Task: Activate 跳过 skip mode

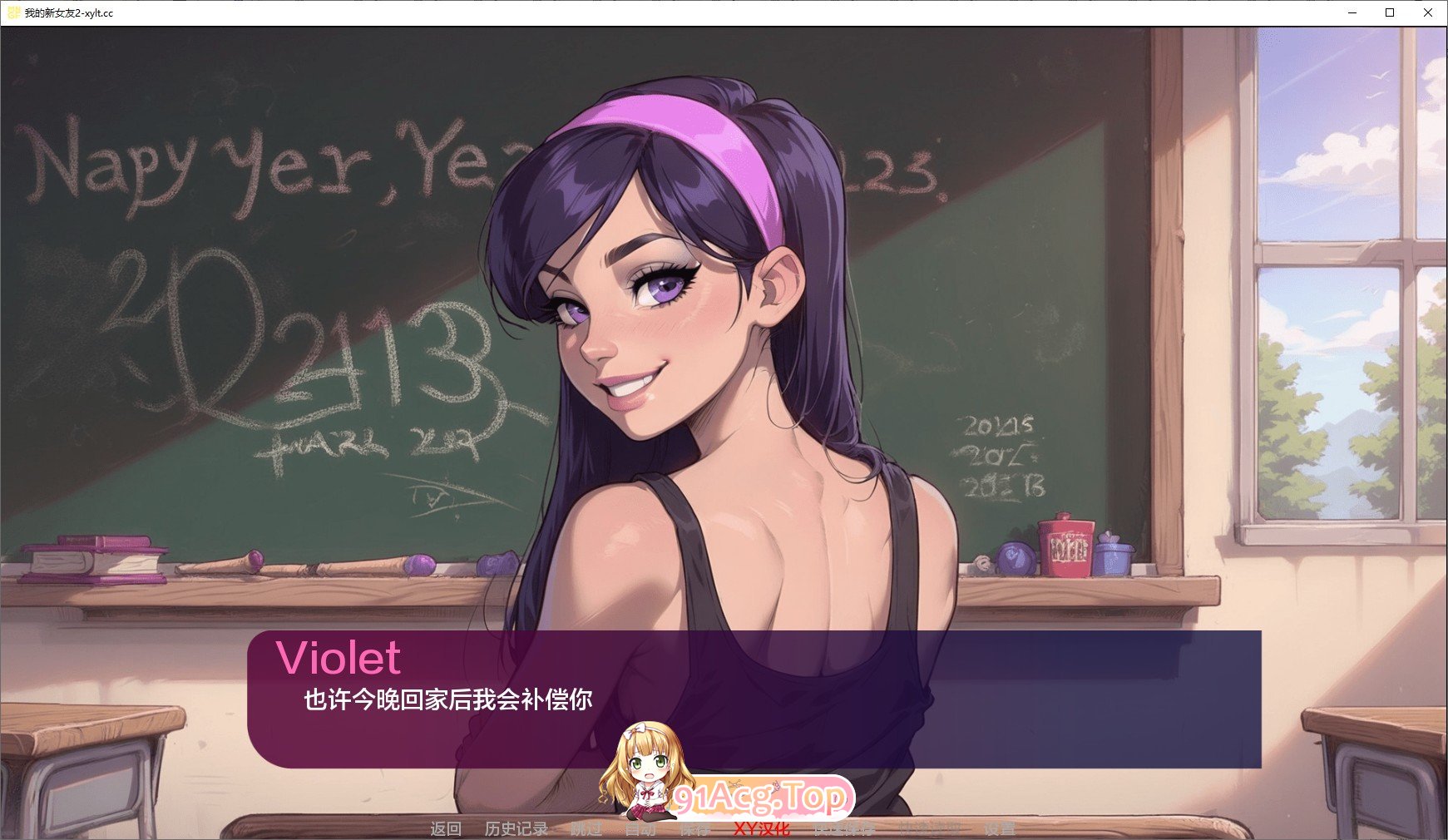Action: [x=585, y=828]
